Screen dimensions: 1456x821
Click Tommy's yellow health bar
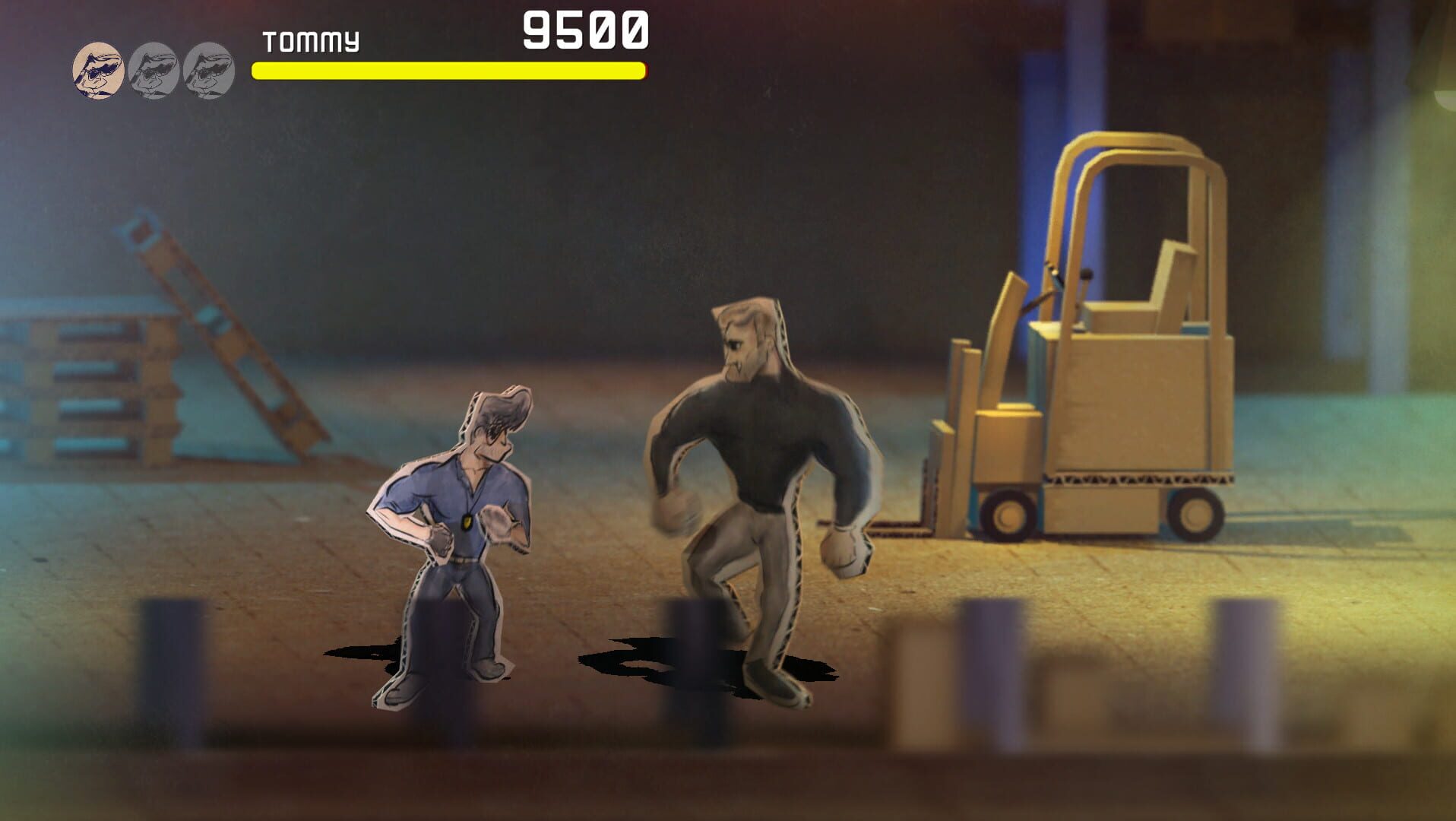point(448,71)
